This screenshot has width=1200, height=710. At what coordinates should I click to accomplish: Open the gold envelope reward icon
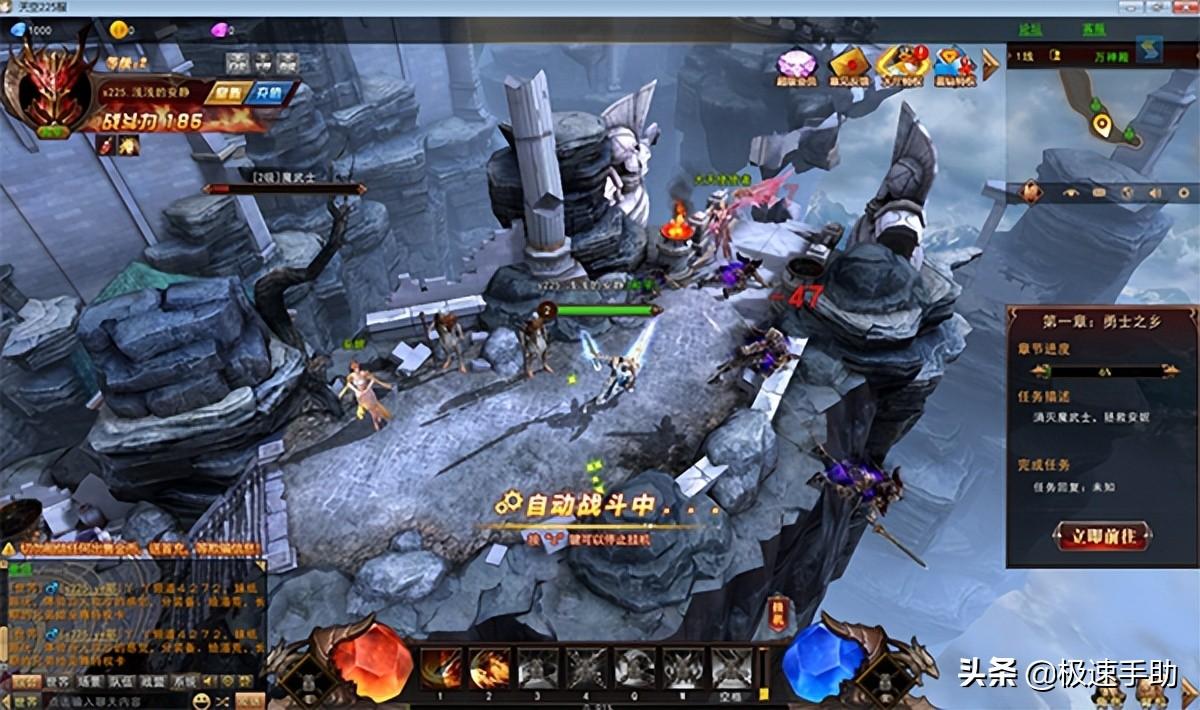click(848, 65)
